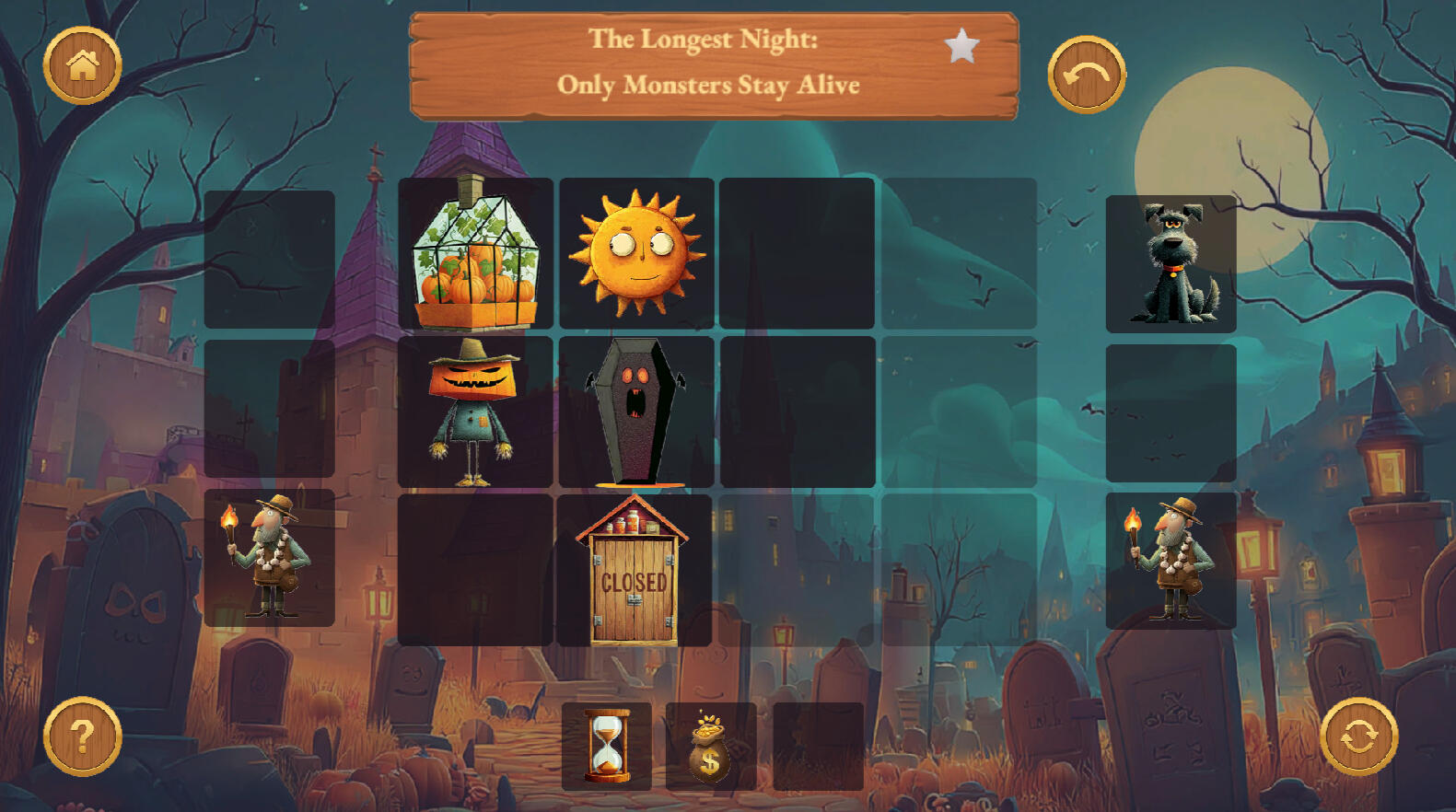Open the help hint button
Viewport: 1456px width, 812px height.
(x=82, y=737)
